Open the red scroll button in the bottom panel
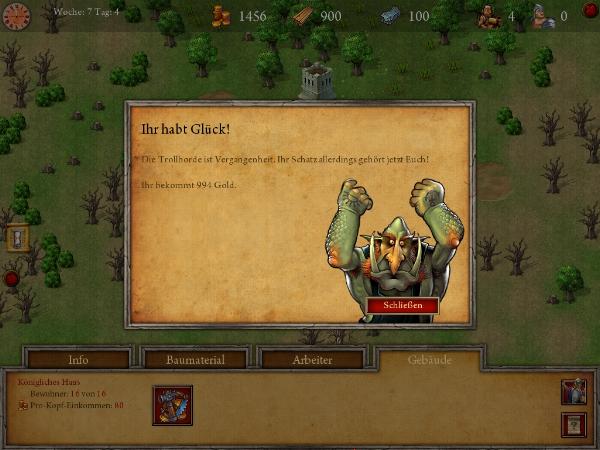This screenshot has height=450, width=600. 574,425
